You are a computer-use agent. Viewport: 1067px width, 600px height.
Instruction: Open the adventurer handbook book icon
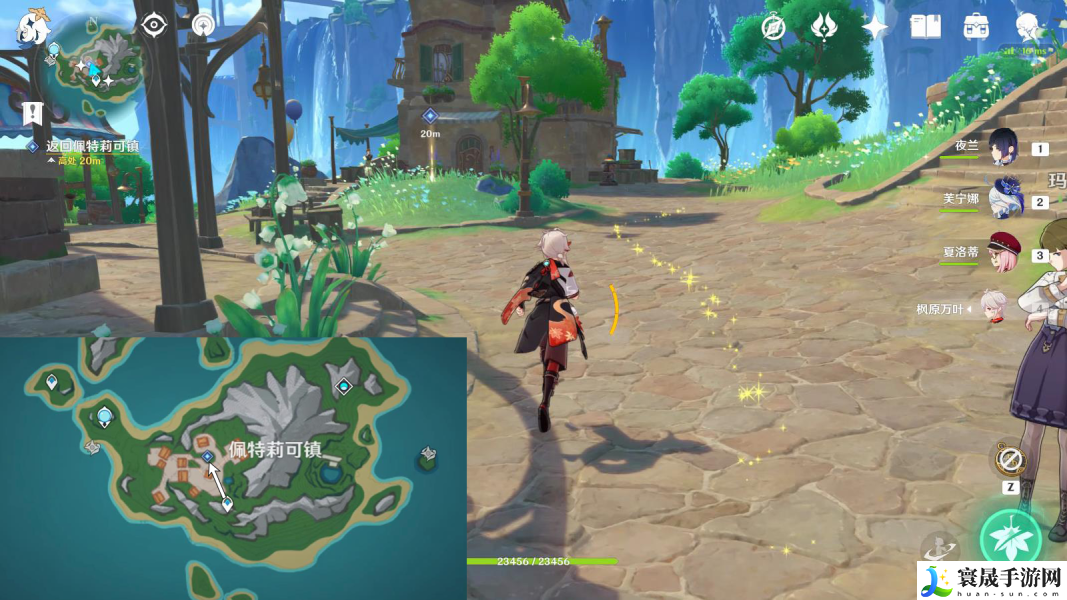pyautogui.click(x=925, y=27)
